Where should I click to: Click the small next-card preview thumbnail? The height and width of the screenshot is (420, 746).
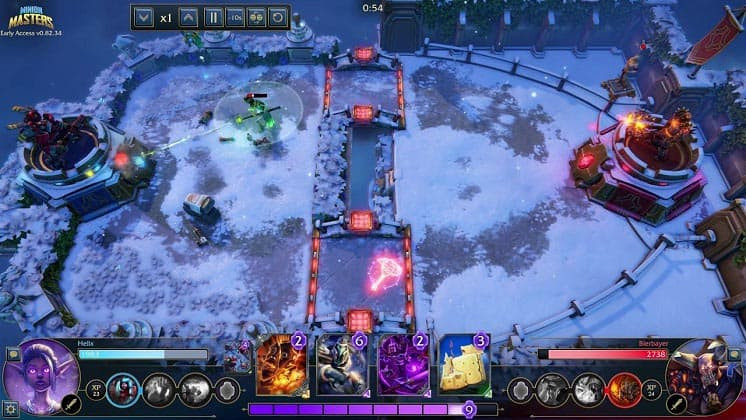click(237, 357)
